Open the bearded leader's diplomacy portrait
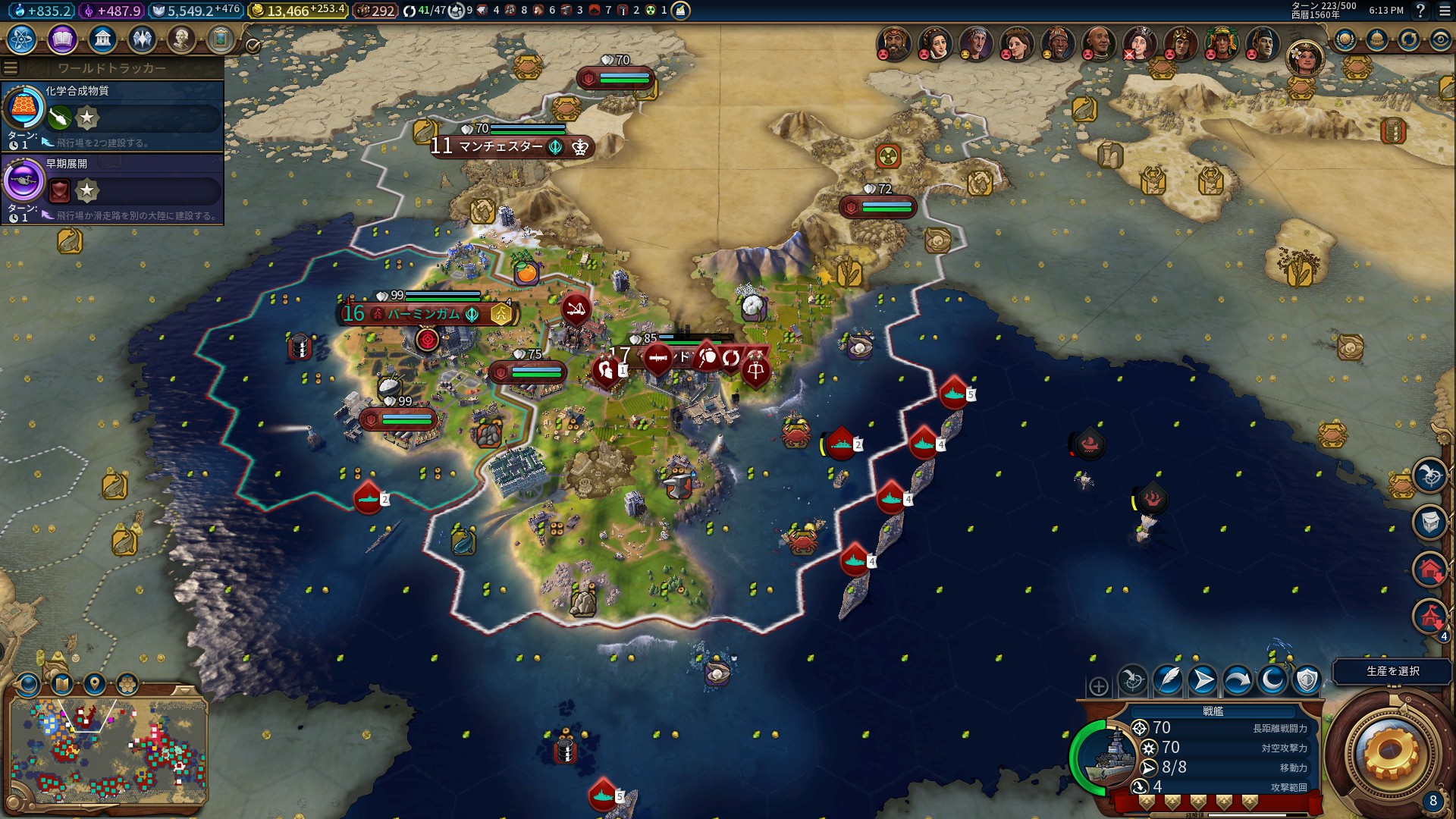The image size is (1456, 819). [894, 43]
